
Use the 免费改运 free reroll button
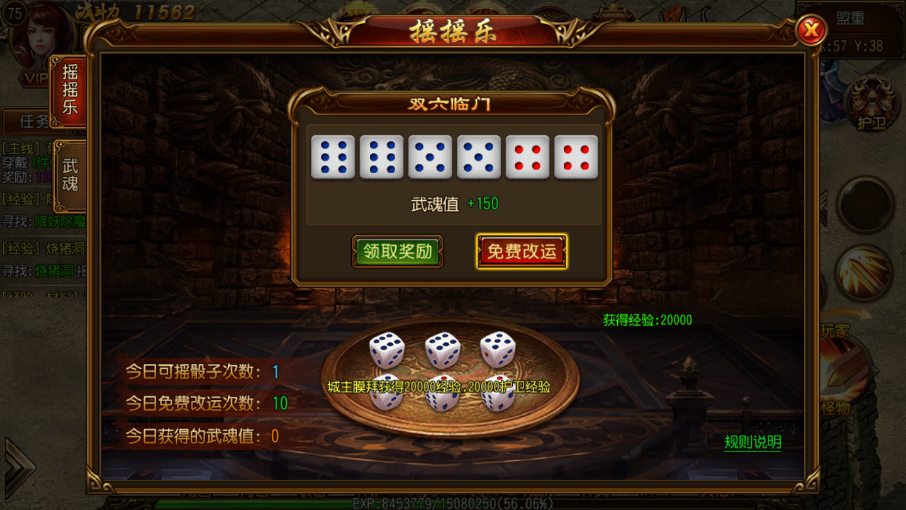click(x=521, y=251)
